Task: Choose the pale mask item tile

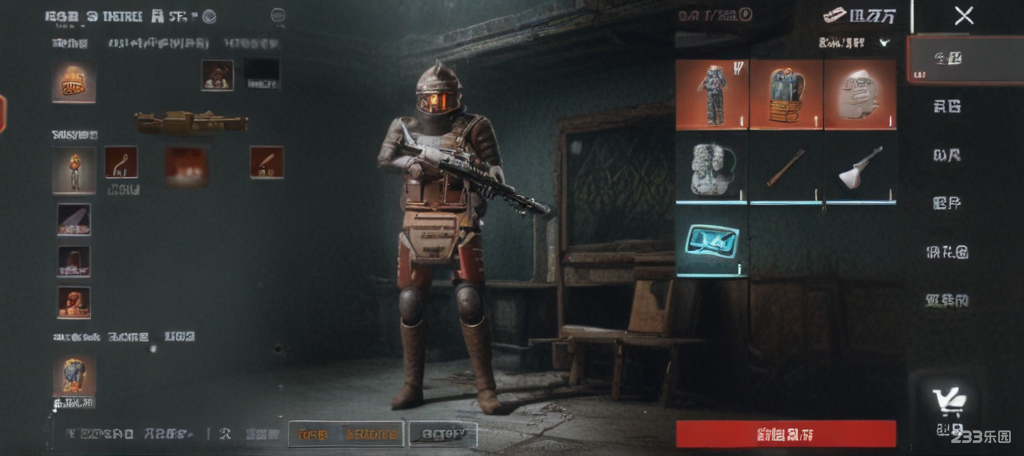Action: 859,95
